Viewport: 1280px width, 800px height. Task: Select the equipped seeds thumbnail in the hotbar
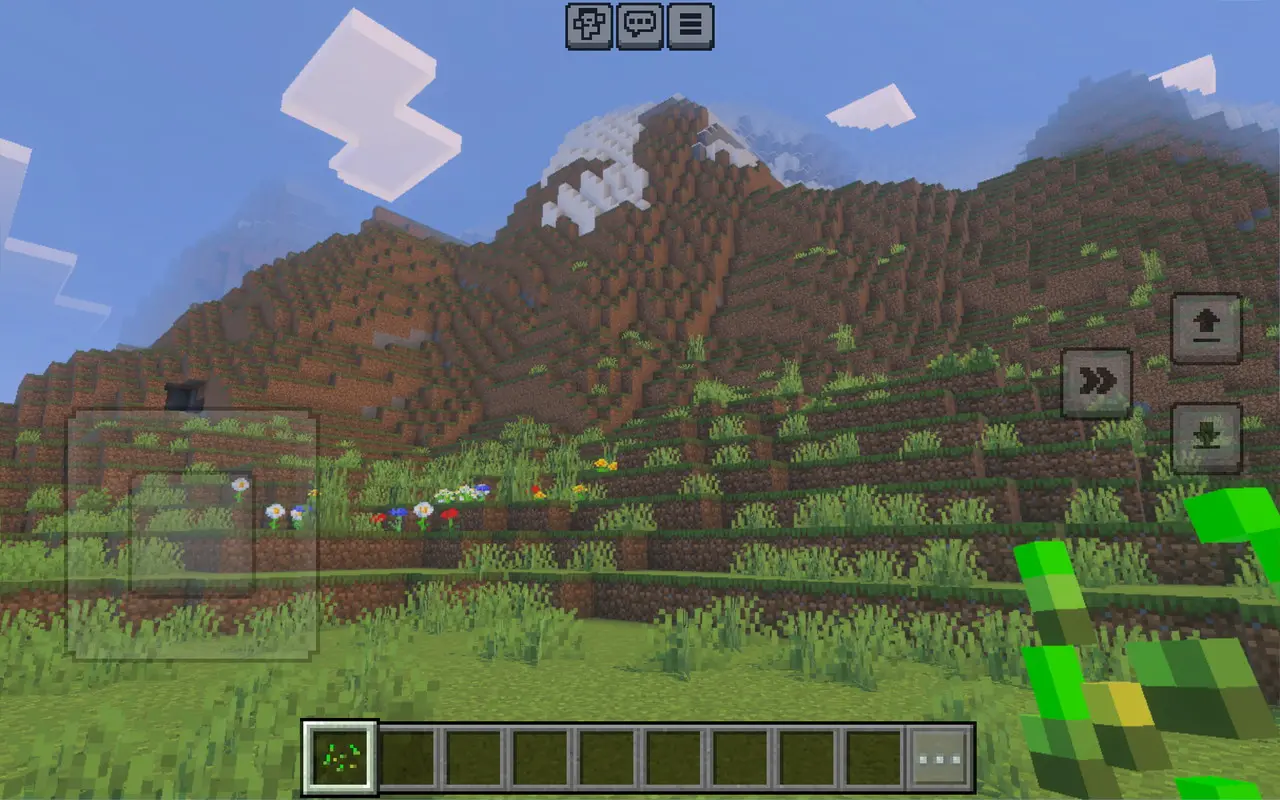coord(340,758)
